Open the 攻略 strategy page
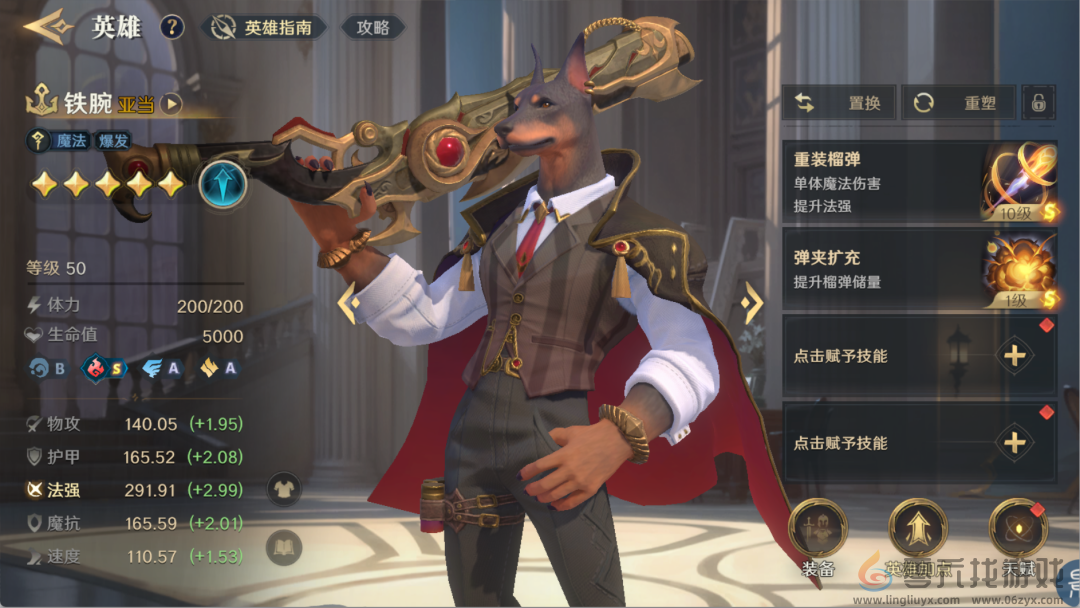 (x=373, y=28)
